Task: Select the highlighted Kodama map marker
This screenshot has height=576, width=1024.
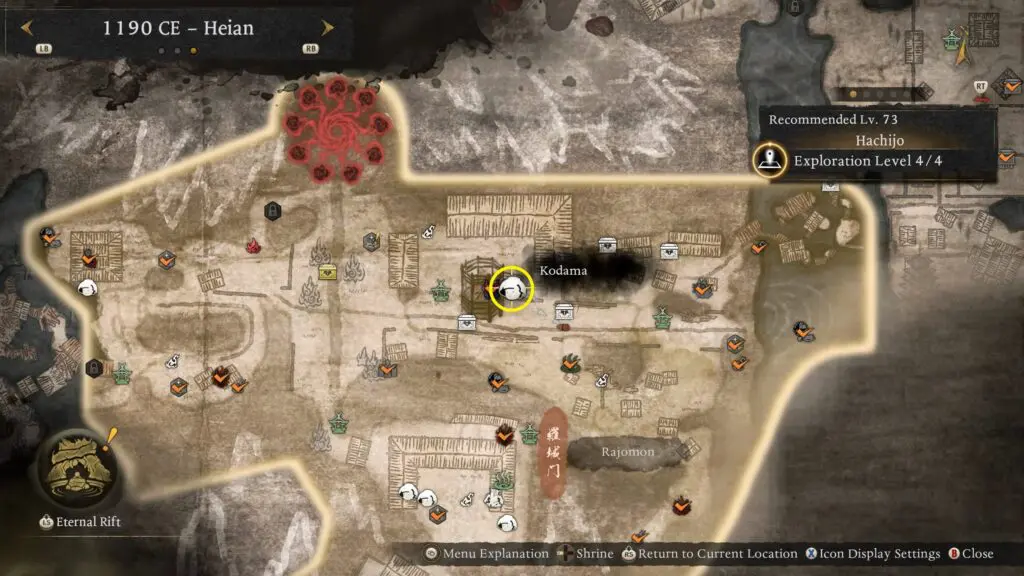Action: (x=512, y=288)
